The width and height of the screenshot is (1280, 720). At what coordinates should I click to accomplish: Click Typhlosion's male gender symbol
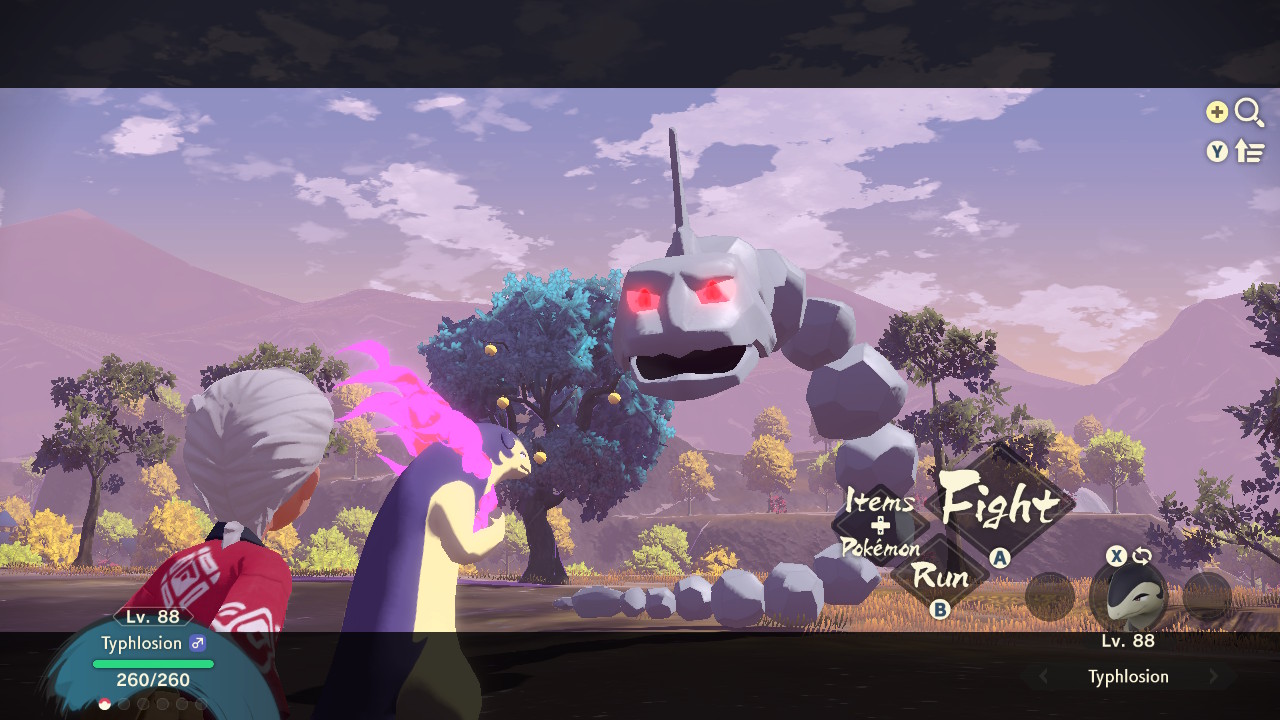[198, 643]
